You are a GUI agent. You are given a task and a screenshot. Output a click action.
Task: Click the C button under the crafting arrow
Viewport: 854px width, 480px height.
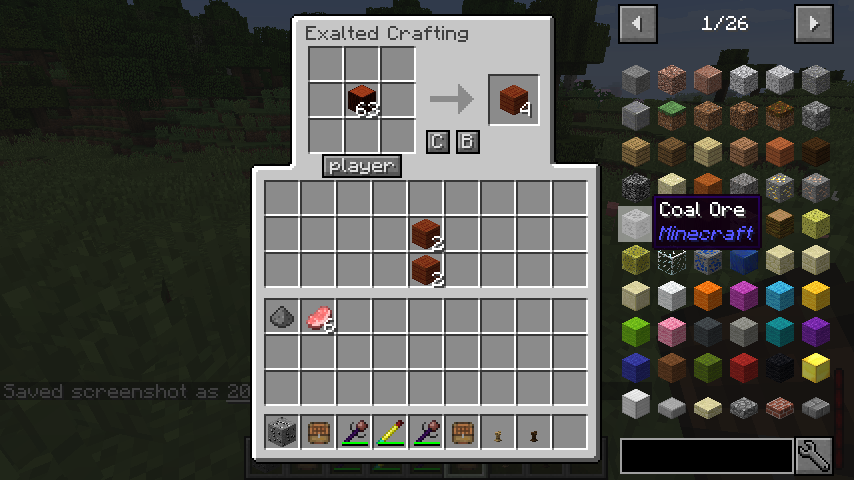tap(437, 142)
